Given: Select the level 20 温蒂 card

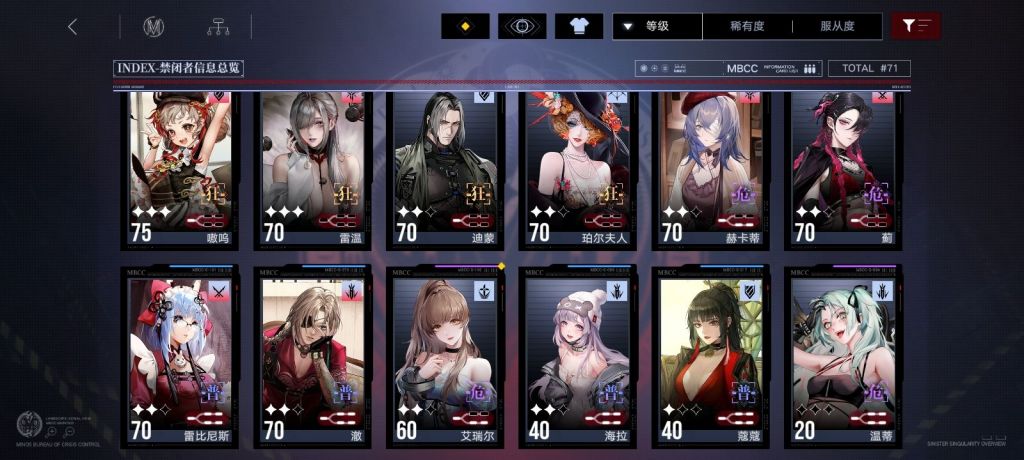Looking at the screenshot, I should click(843, 355).
